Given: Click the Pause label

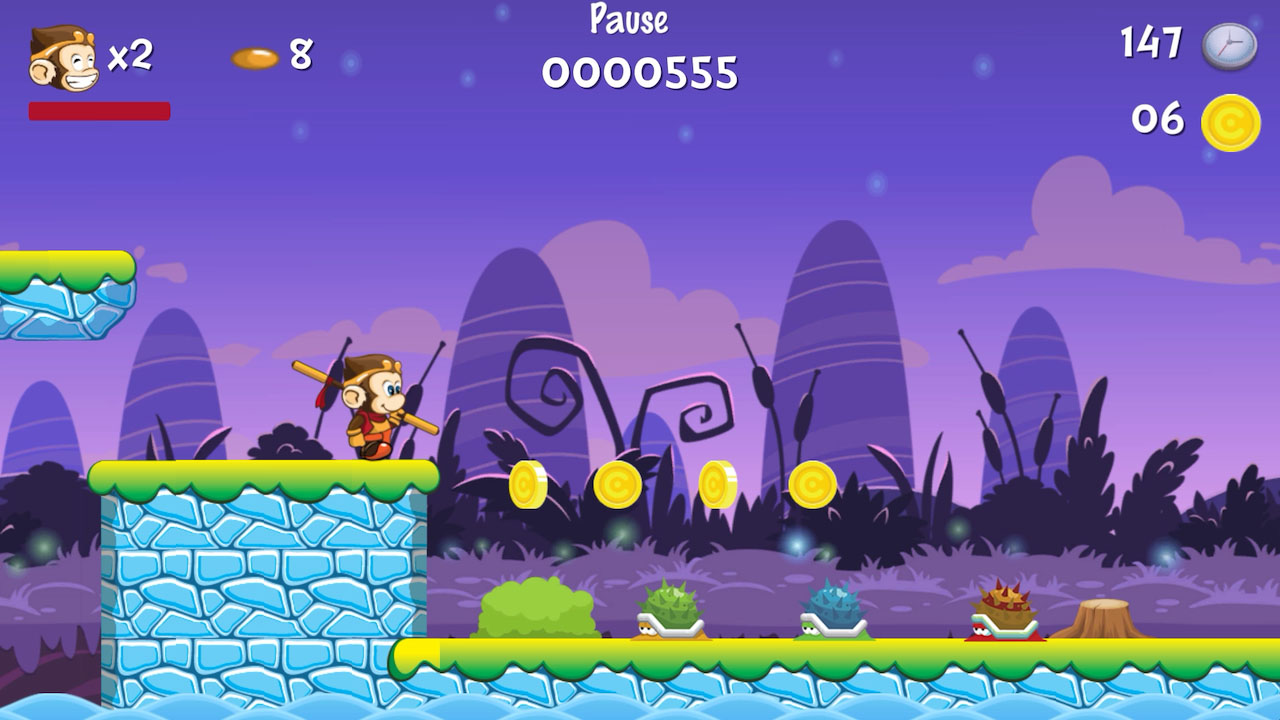Looking at the screenshot, I should [x=628, y=18].
